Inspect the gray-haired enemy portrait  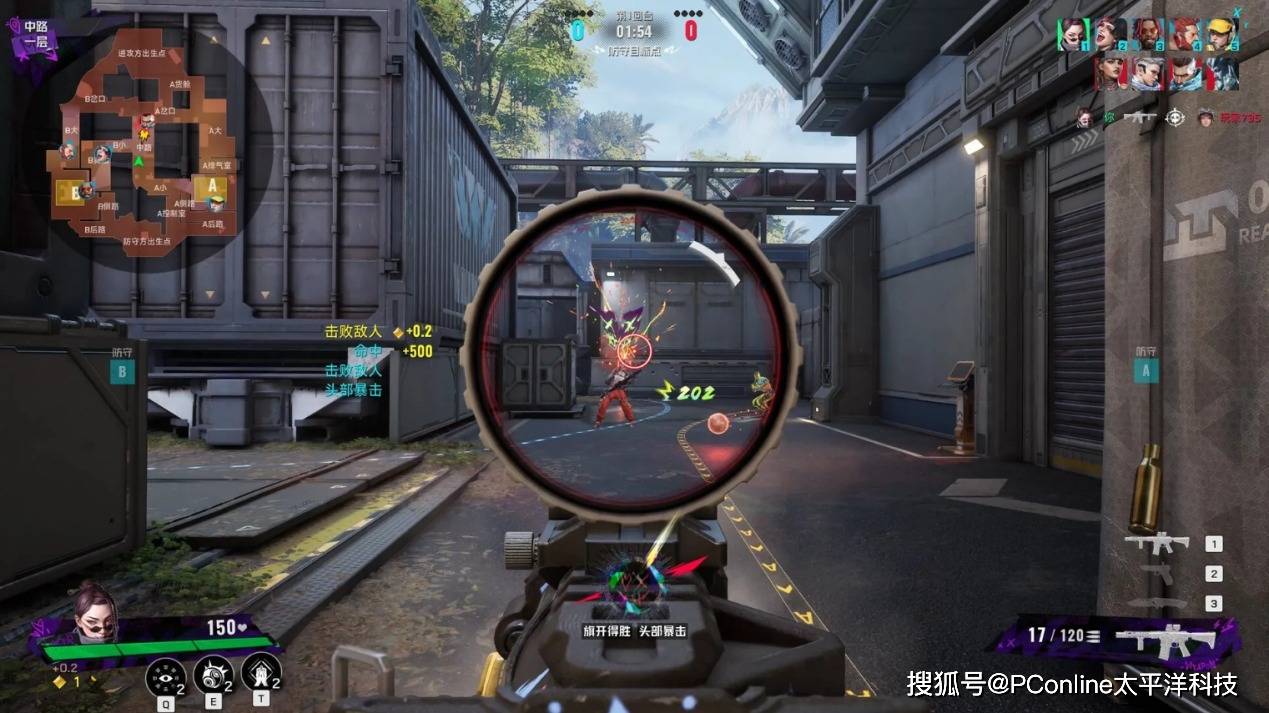pyautogui.click(x=1148, y=73)
